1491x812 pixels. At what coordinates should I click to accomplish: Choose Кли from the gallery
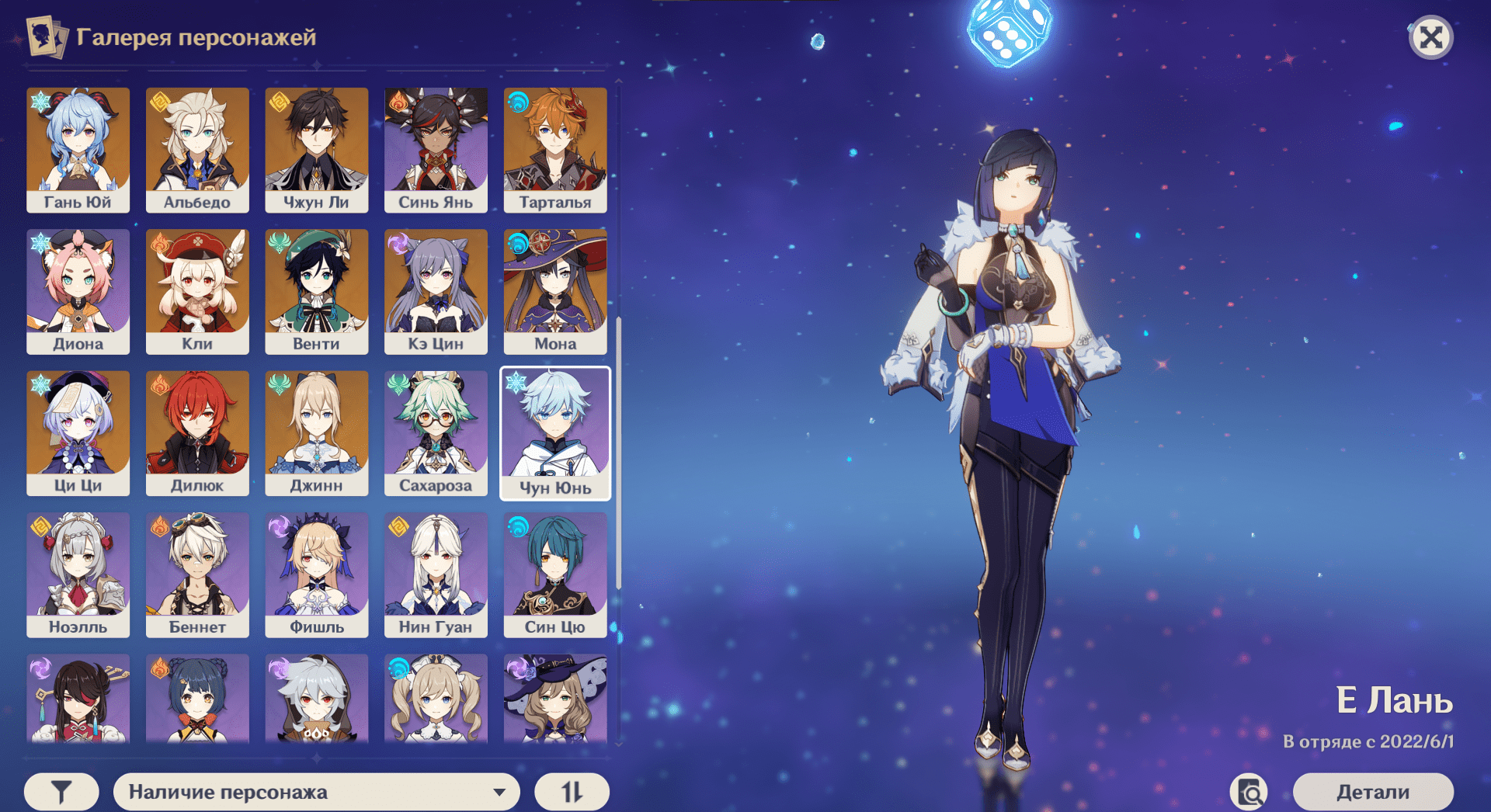(x=197, y=291)
